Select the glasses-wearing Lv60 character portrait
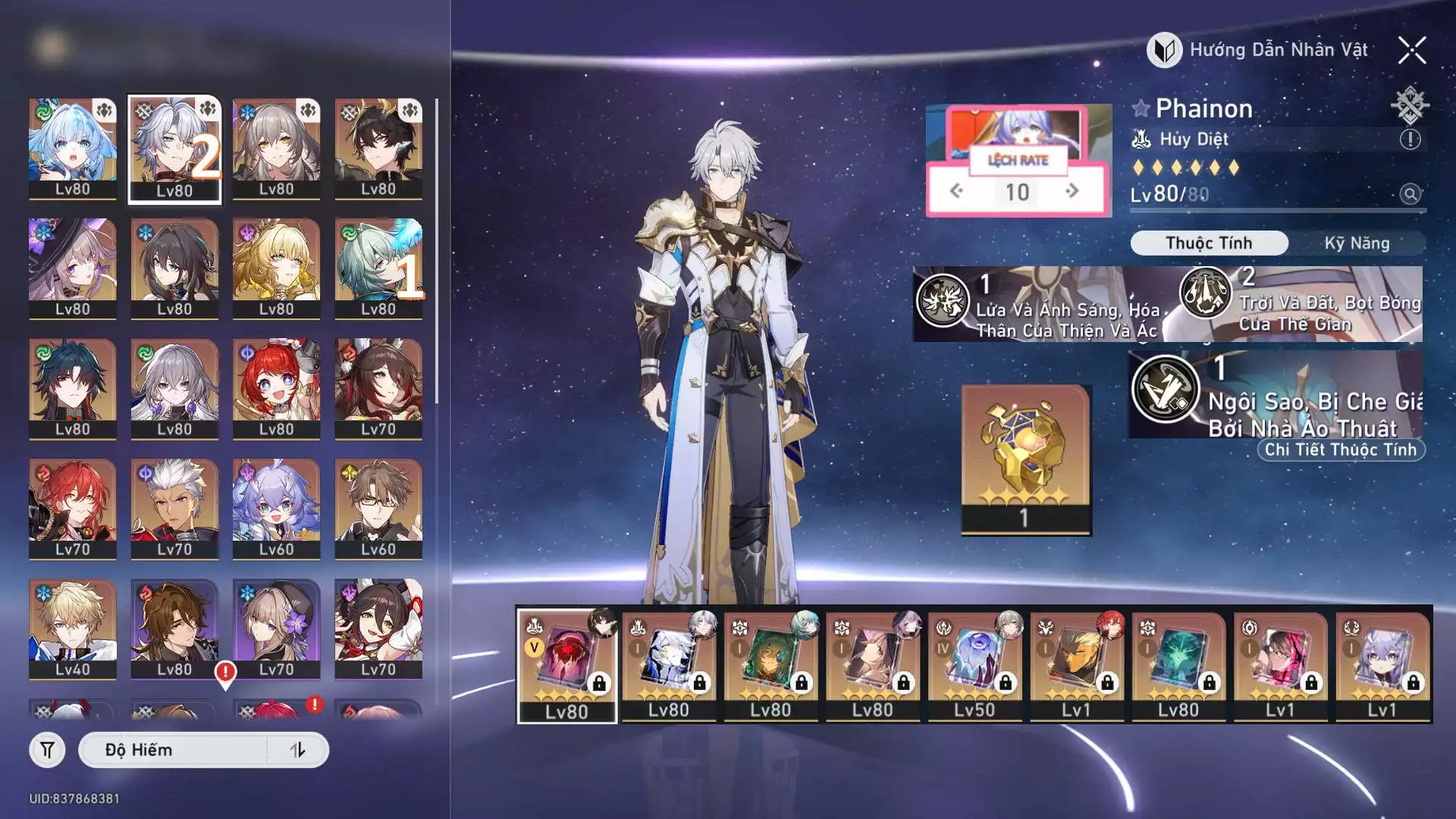This screenshot has width=1456, height=819. [378, 508]
